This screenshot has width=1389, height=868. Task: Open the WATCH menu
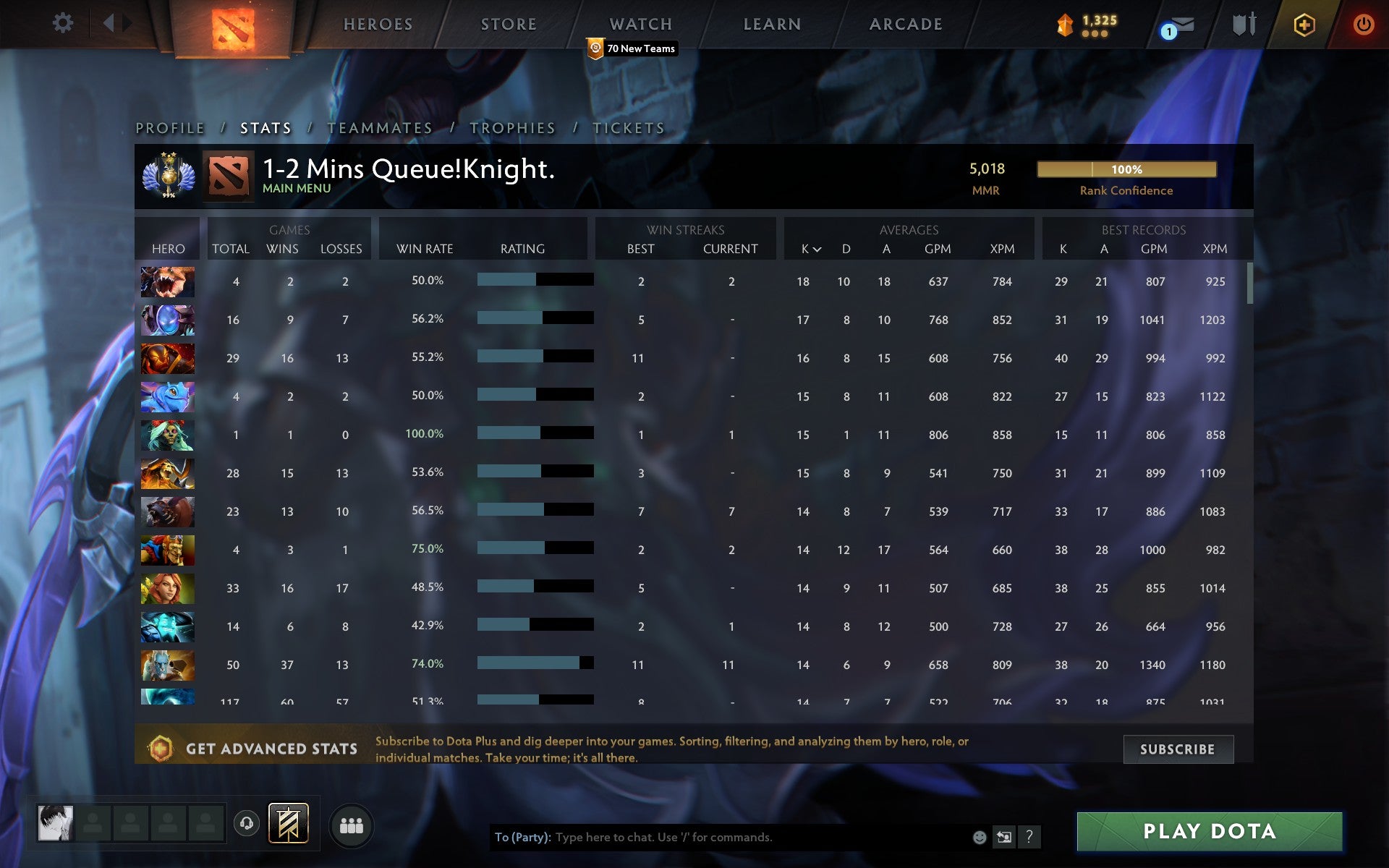[640, 24]
